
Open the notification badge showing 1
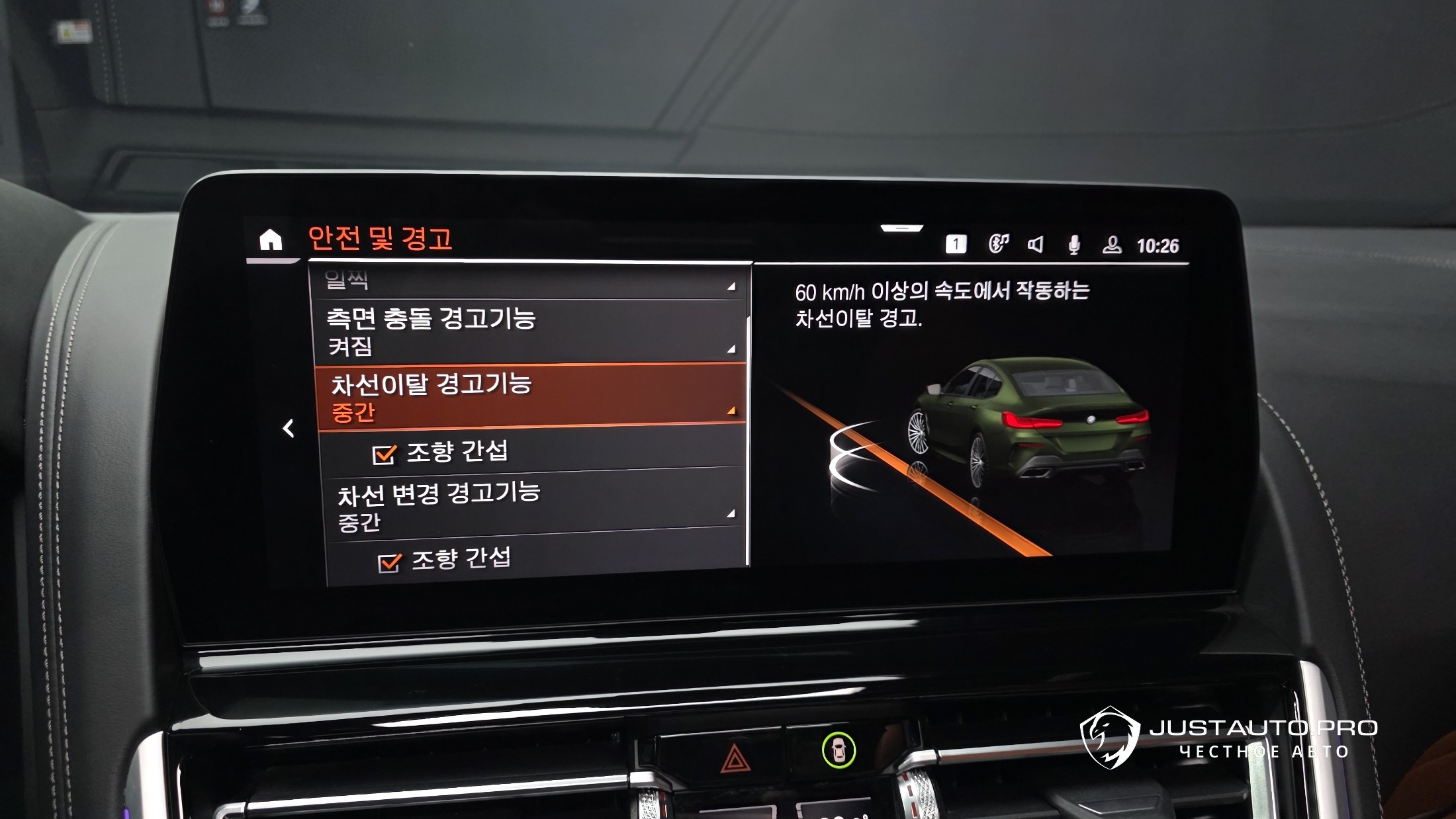coord(956,245)
